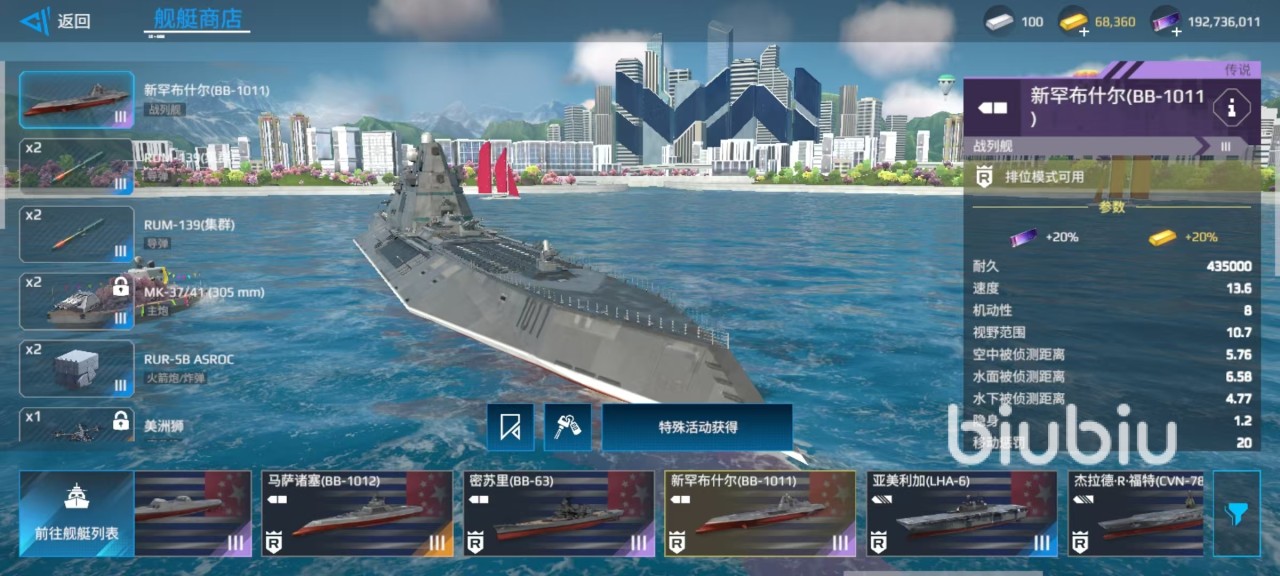Choose the 马萨诸塞(BB-1012) ship card
Image resolution: width=1280 pixels, height=576 pixels.
pos(357,513)
